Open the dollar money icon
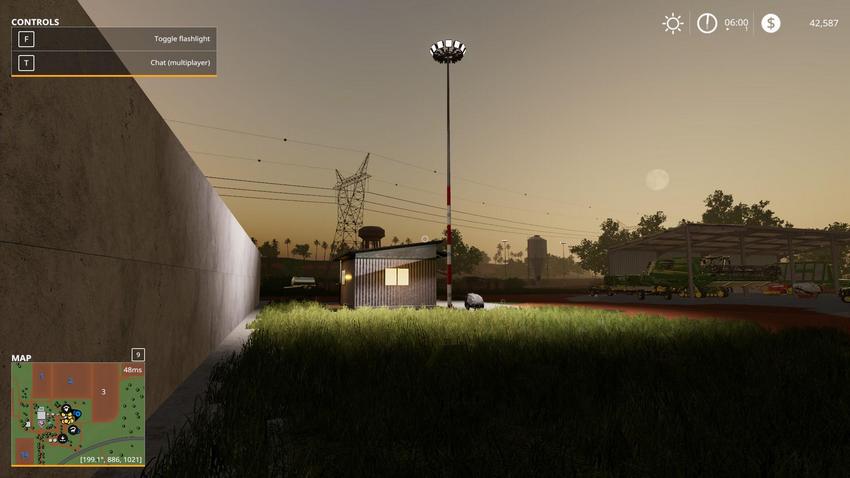The image size is (850, 478). (770, 23)
